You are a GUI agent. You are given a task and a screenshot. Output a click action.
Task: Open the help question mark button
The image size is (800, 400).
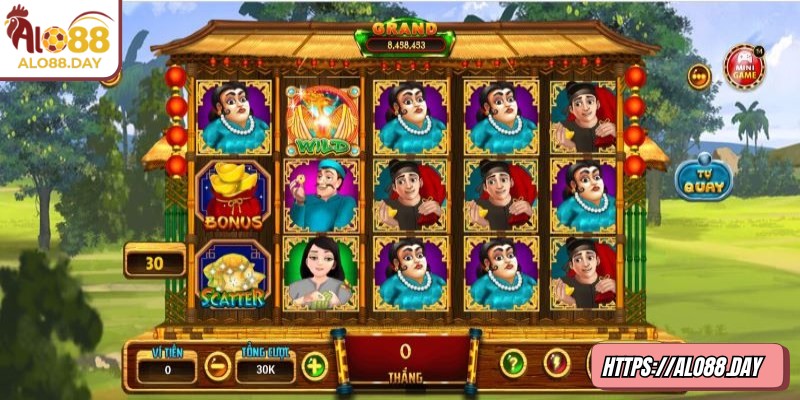click(513, 363)
